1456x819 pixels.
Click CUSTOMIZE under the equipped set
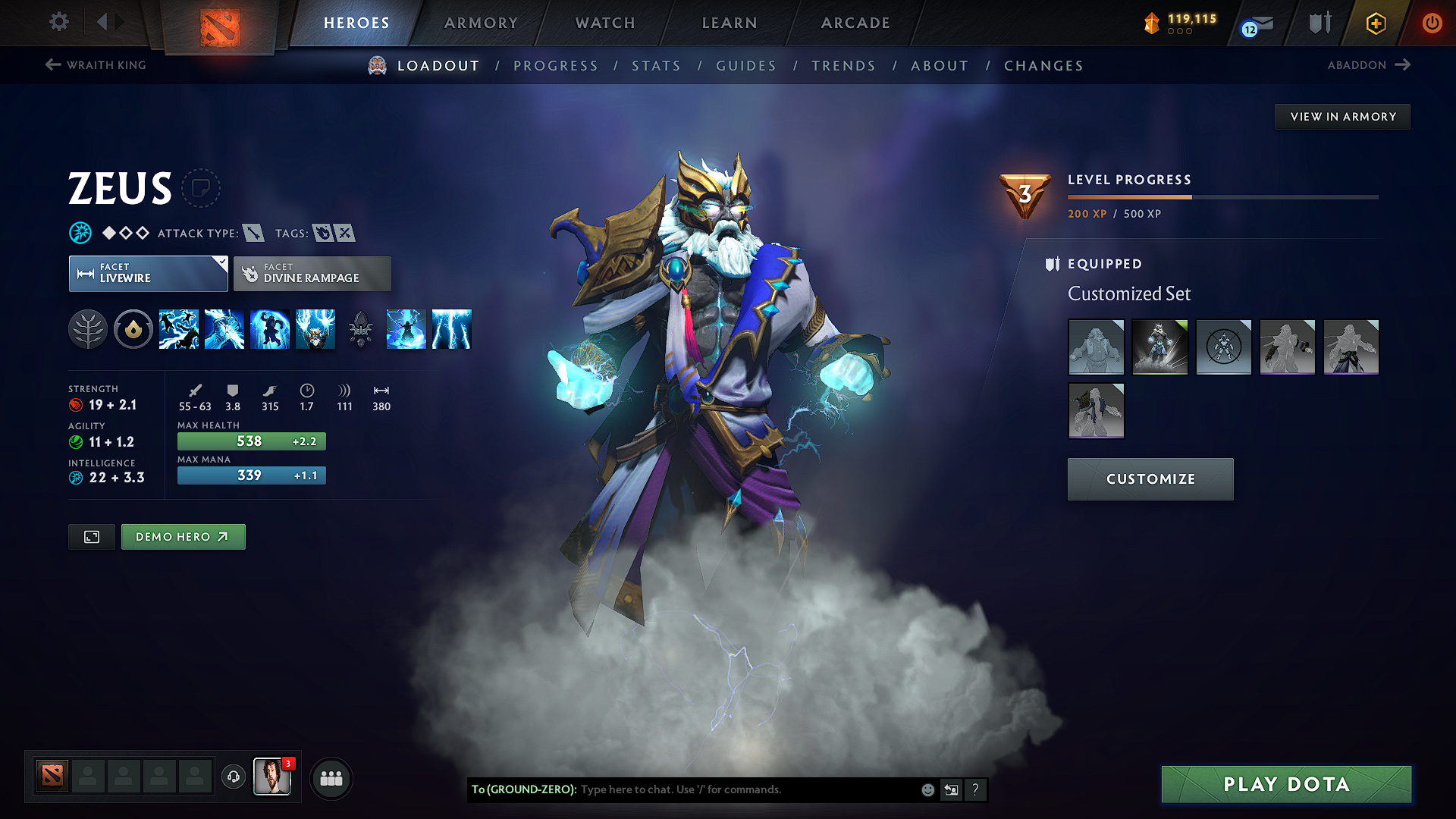(1150, 479)
